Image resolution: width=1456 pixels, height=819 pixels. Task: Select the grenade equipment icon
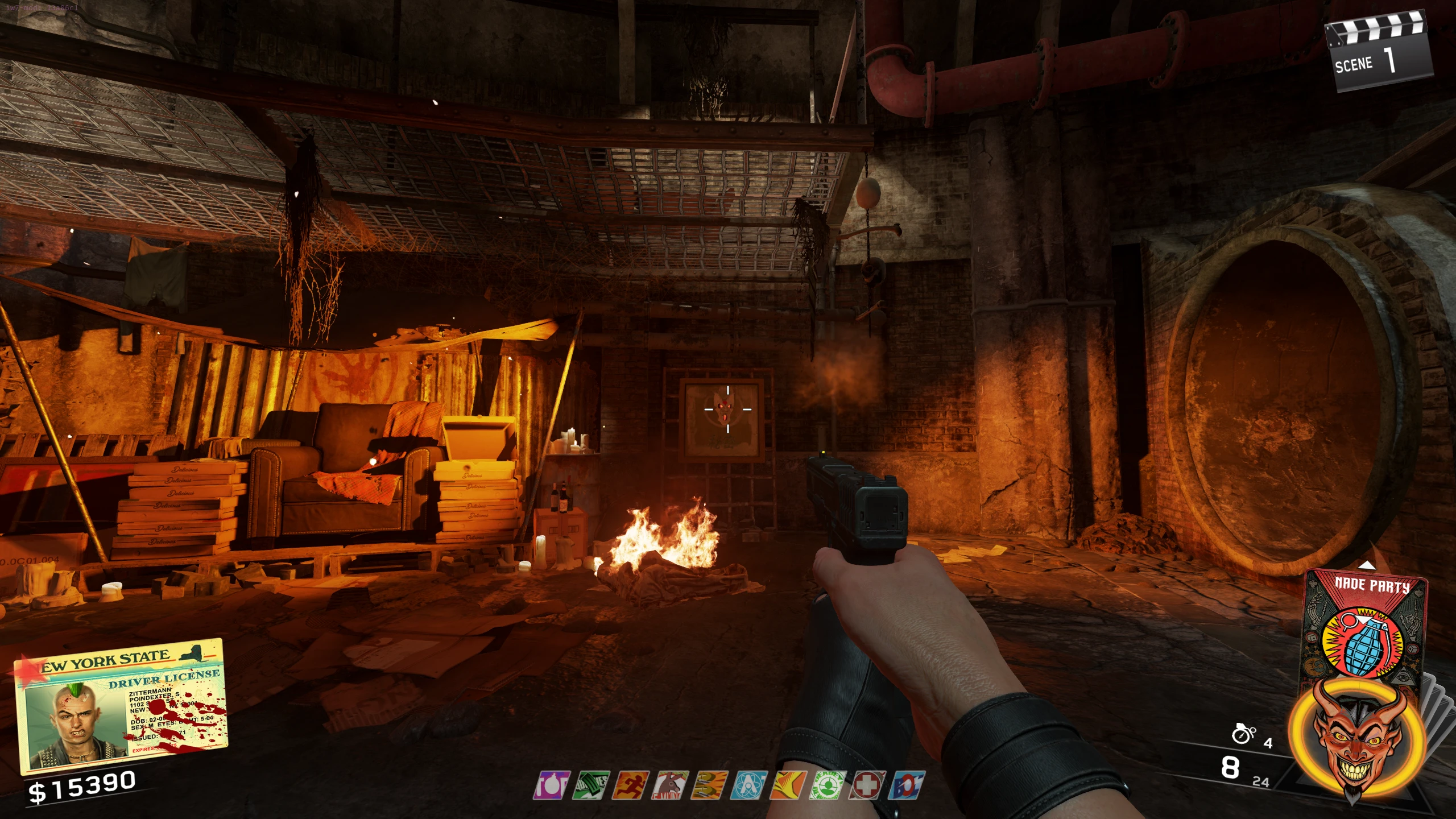coord(1243,734)
